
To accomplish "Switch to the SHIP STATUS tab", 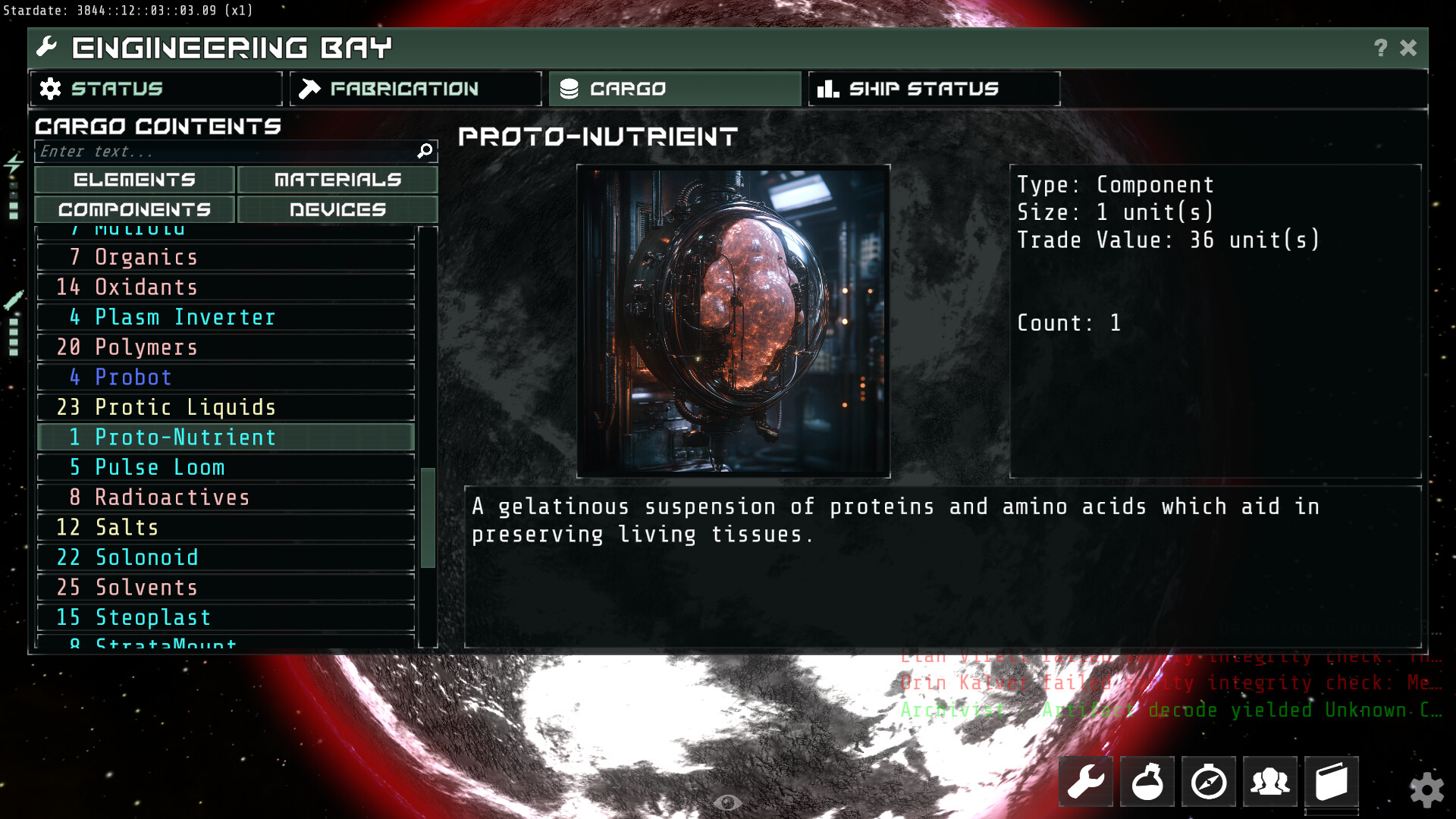I will point(933,89).
